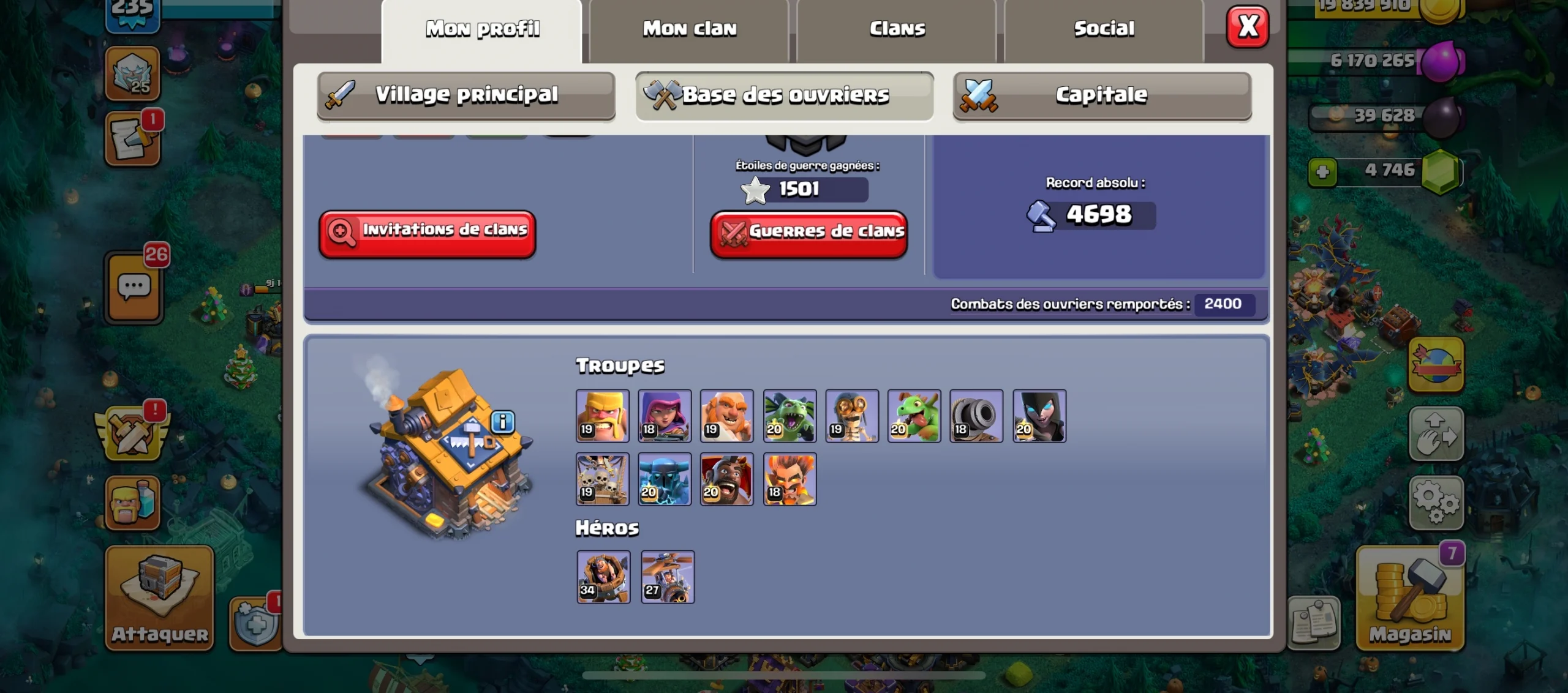Click the Invitations de clans button
The width and height of the screenshot is (1568, 693).
tap(428, 233)
